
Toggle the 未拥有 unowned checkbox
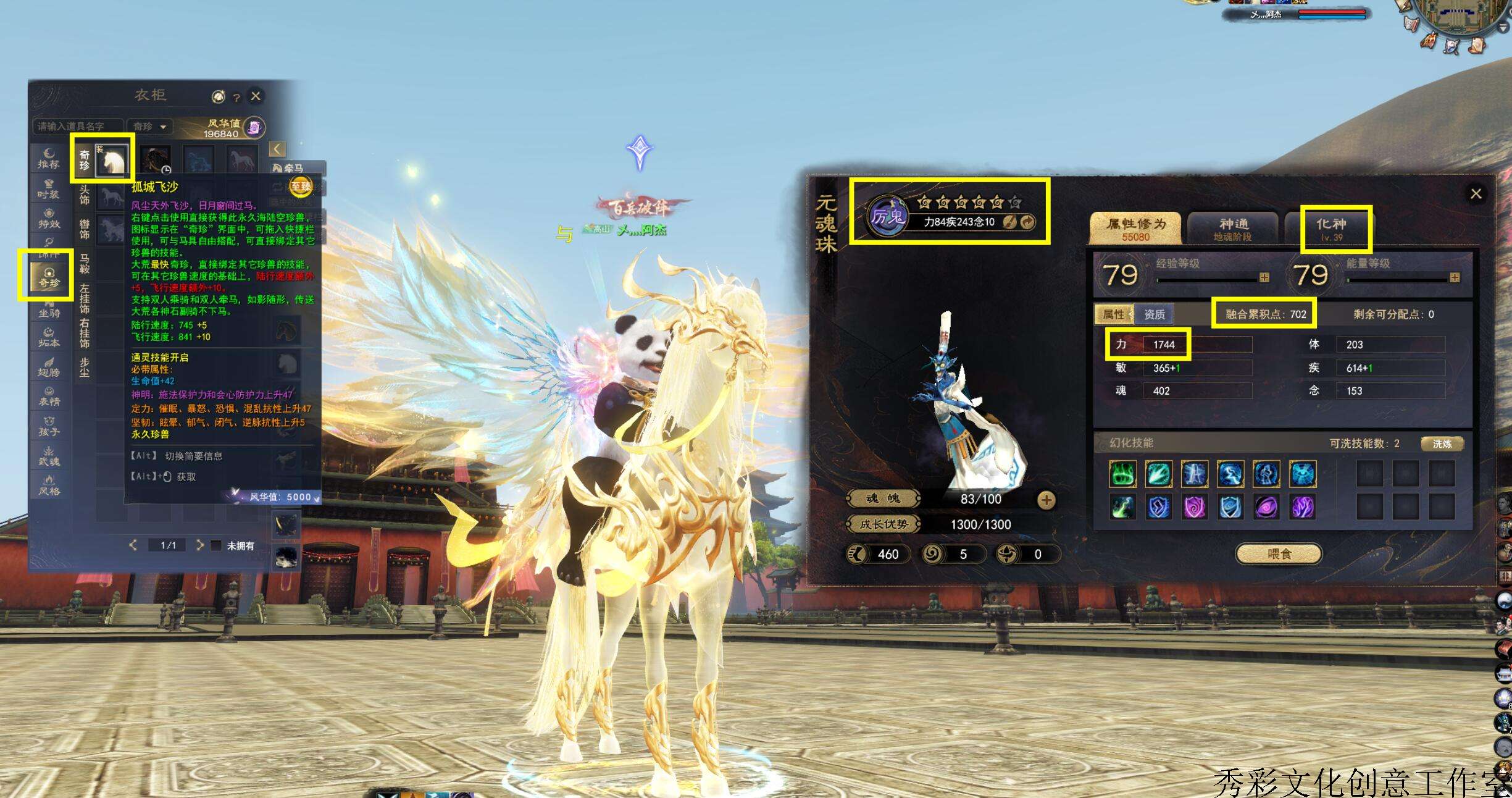[216, 545]
